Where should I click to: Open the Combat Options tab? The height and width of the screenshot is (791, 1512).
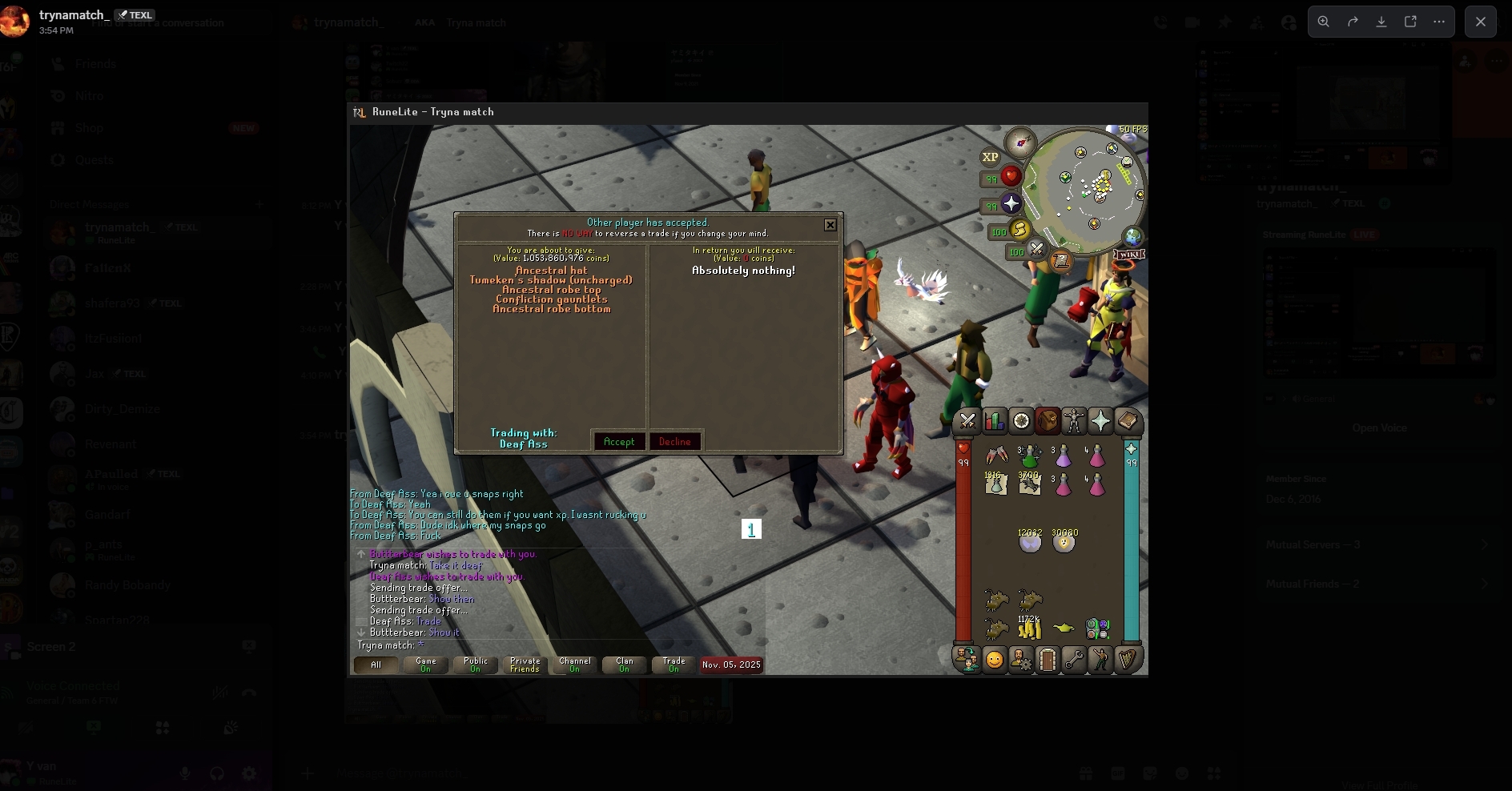click(967, 421)
